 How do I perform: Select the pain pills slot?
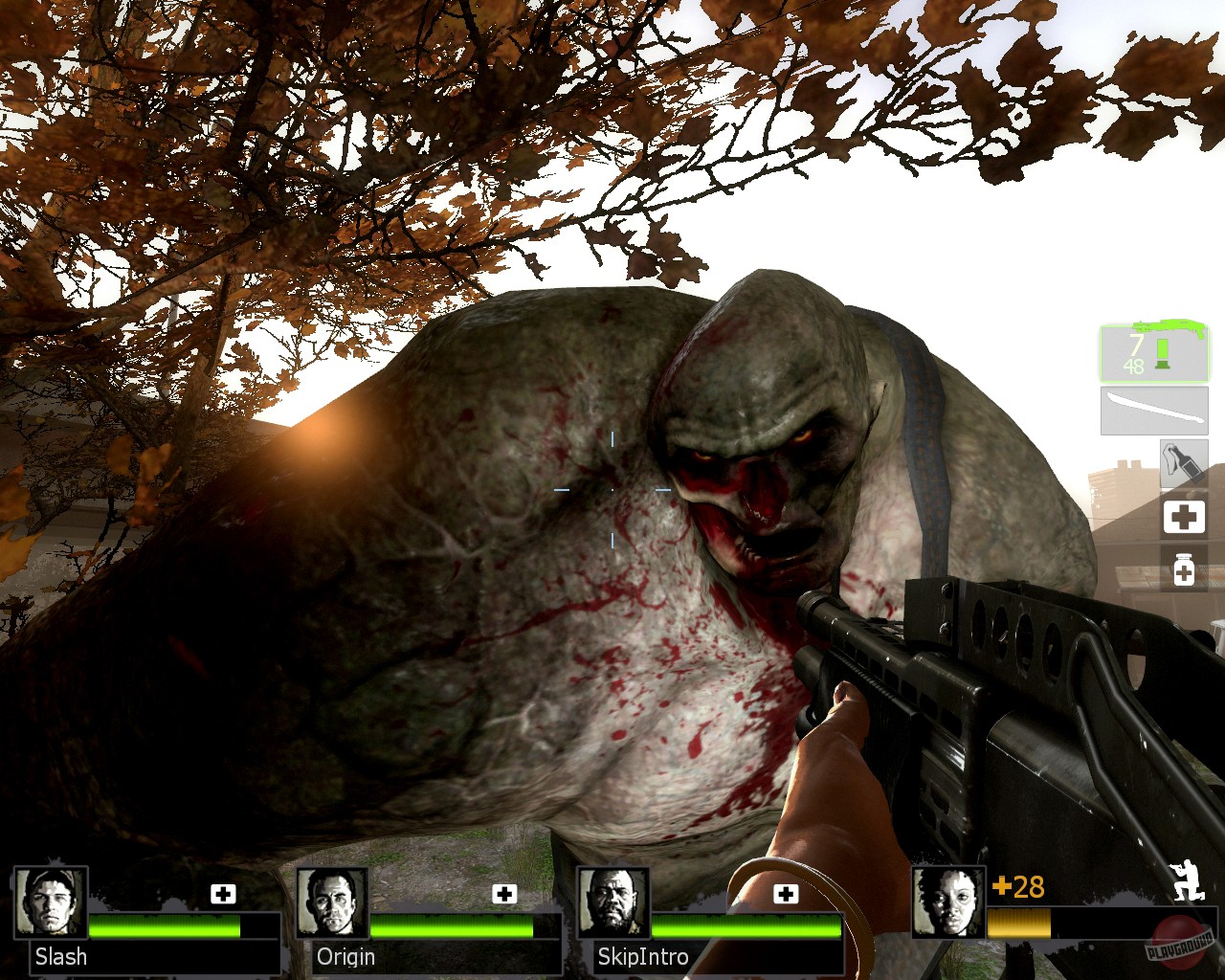tap(1185, 570)
